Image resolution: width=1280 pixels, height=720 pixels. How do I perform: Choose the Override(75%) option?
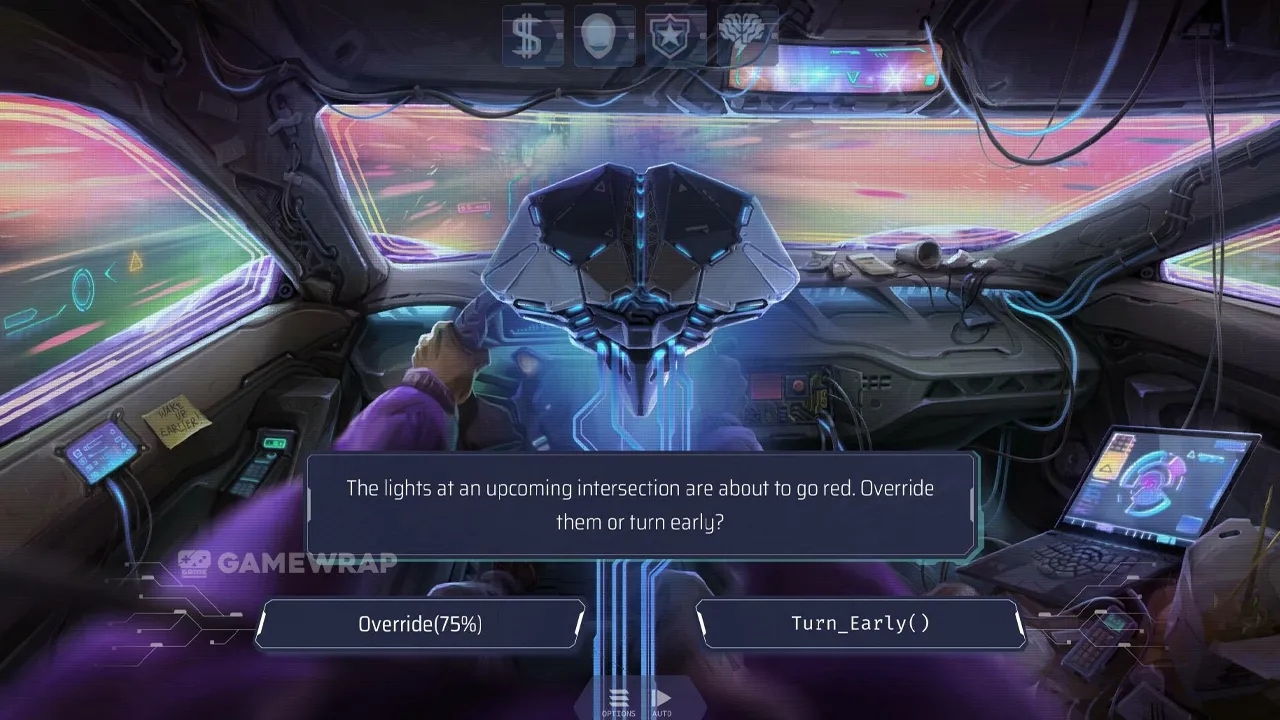pyautogui.click(x=420, y=624)
